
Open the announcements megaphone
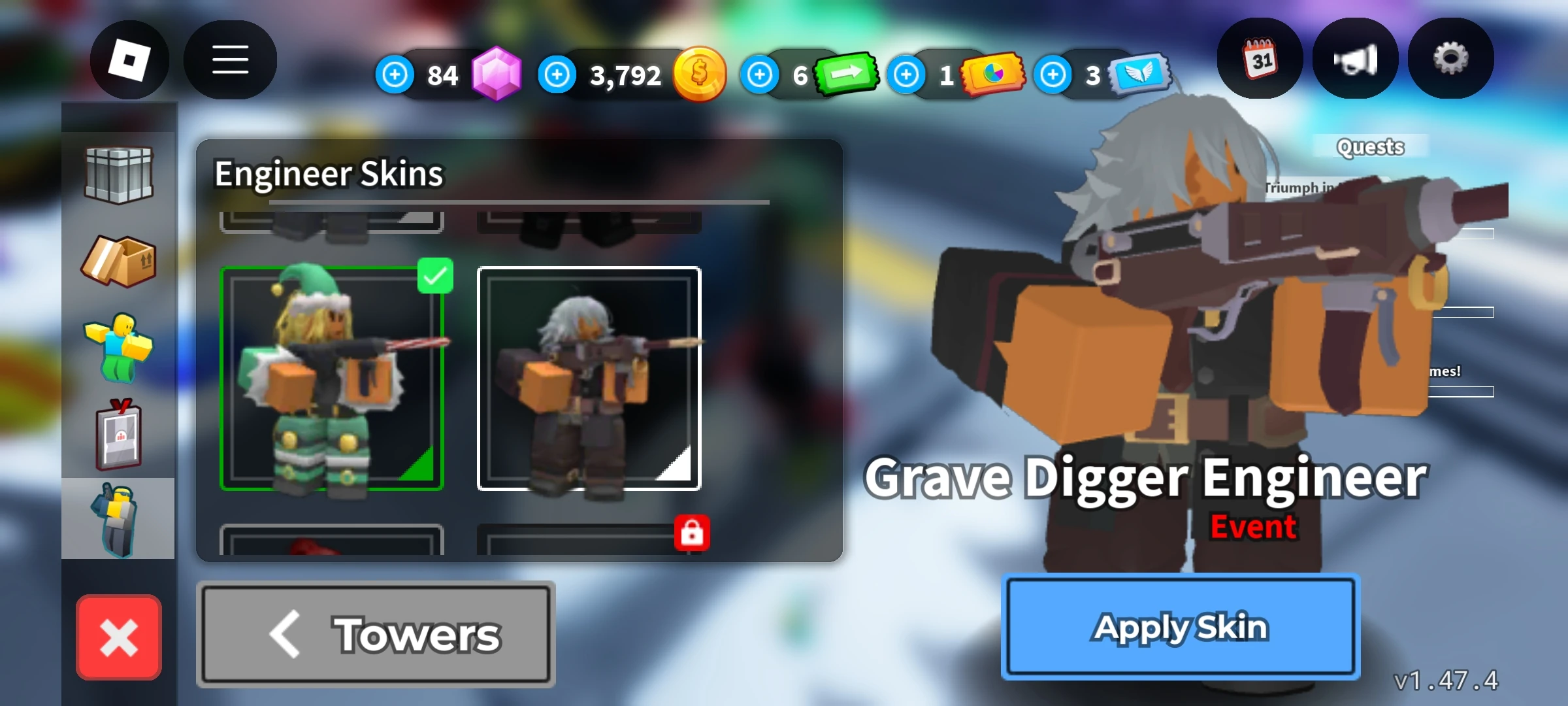pos(1354,59)
